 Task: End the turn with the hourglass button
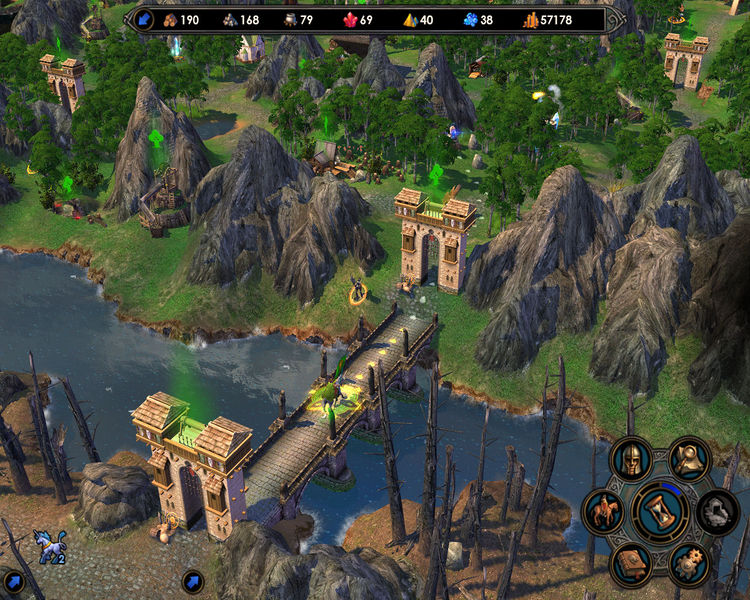point(660,511)
